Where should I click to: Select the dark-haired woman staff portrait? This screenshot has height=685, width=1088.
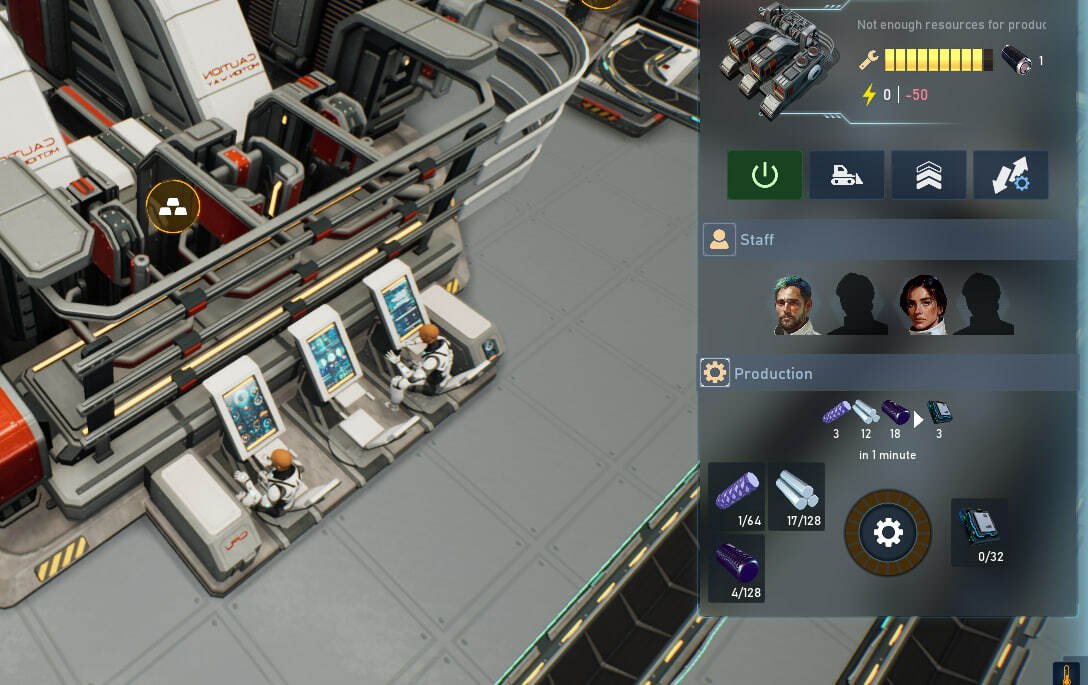[923, 304]
